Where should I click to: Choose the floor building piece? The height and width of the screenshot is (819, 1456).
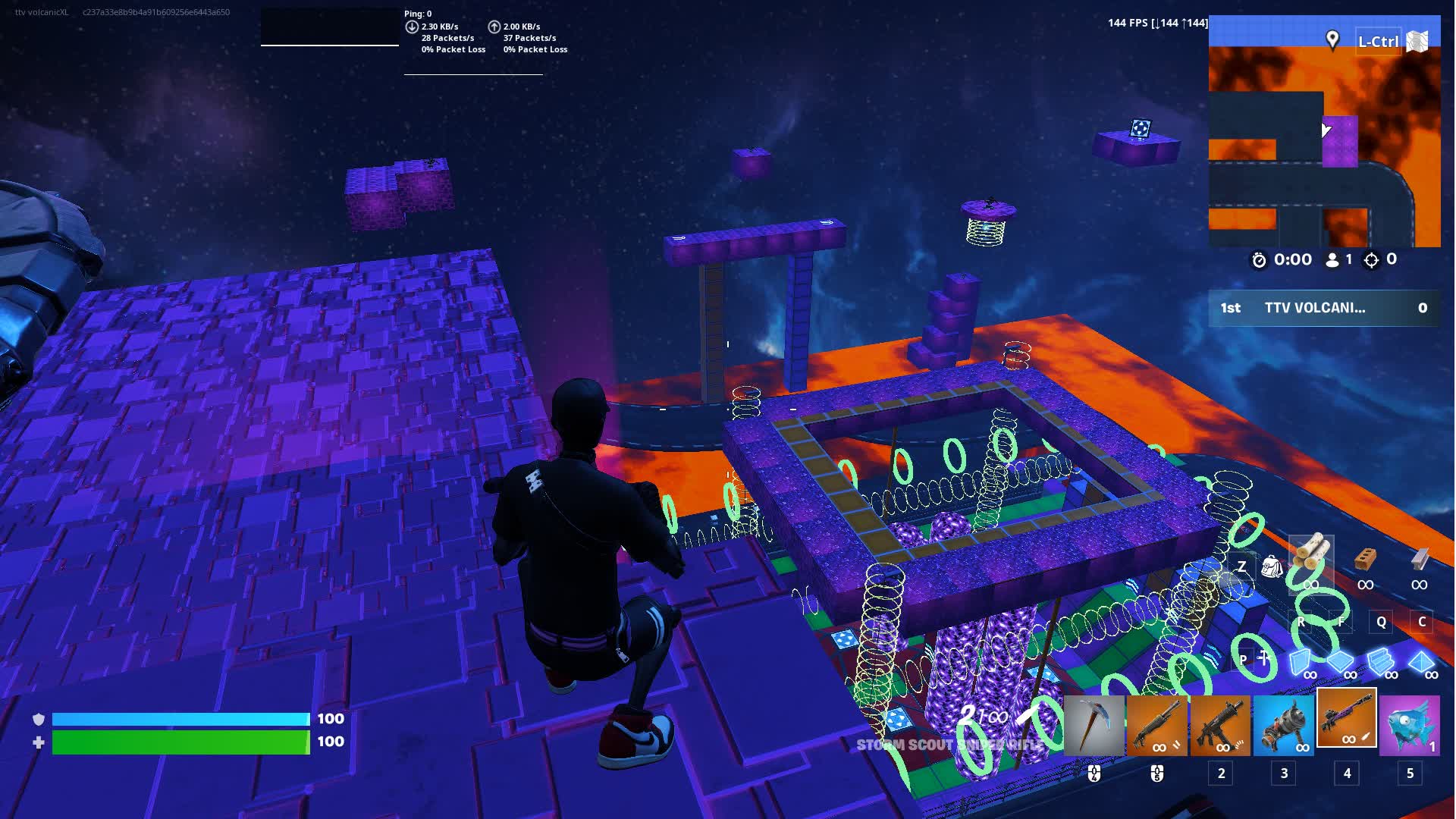coord(1341,661)
